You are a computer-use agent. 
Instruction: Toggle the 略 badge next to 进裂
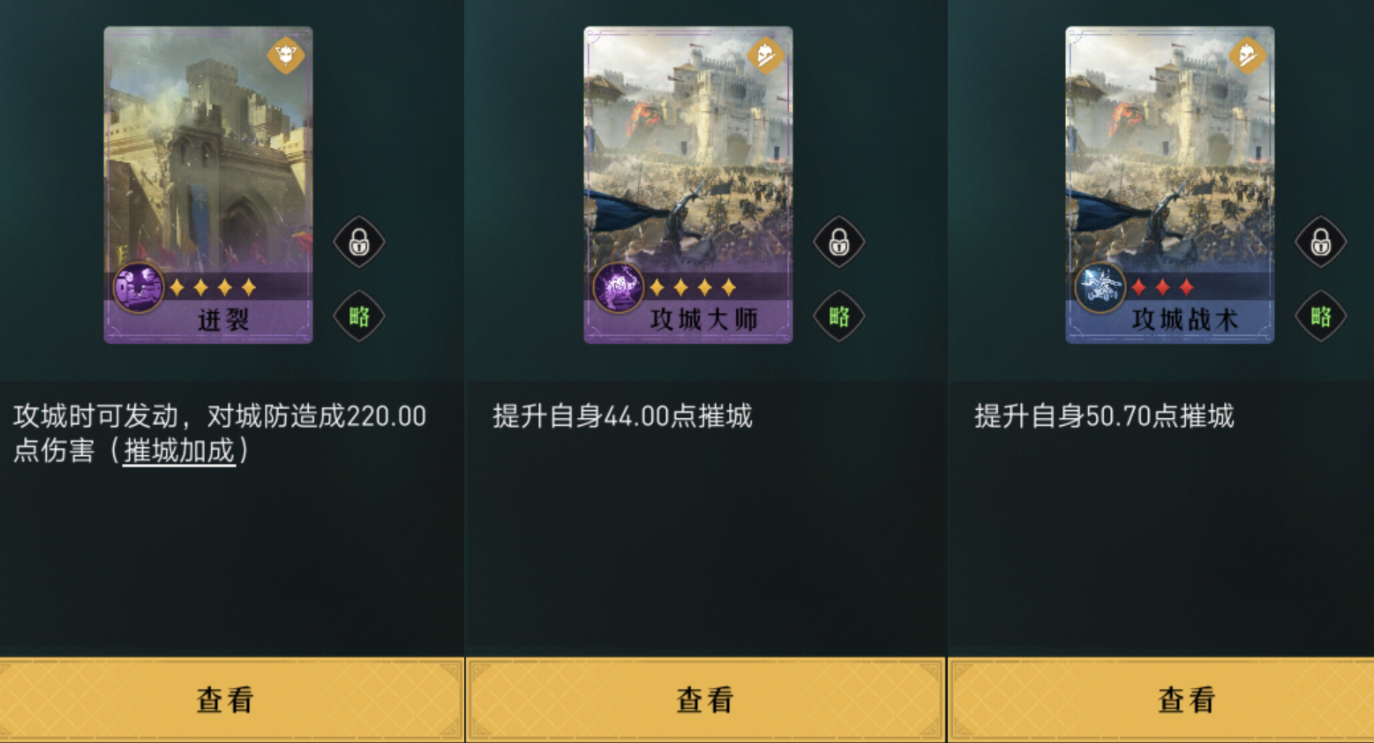(x=358, y=316)
